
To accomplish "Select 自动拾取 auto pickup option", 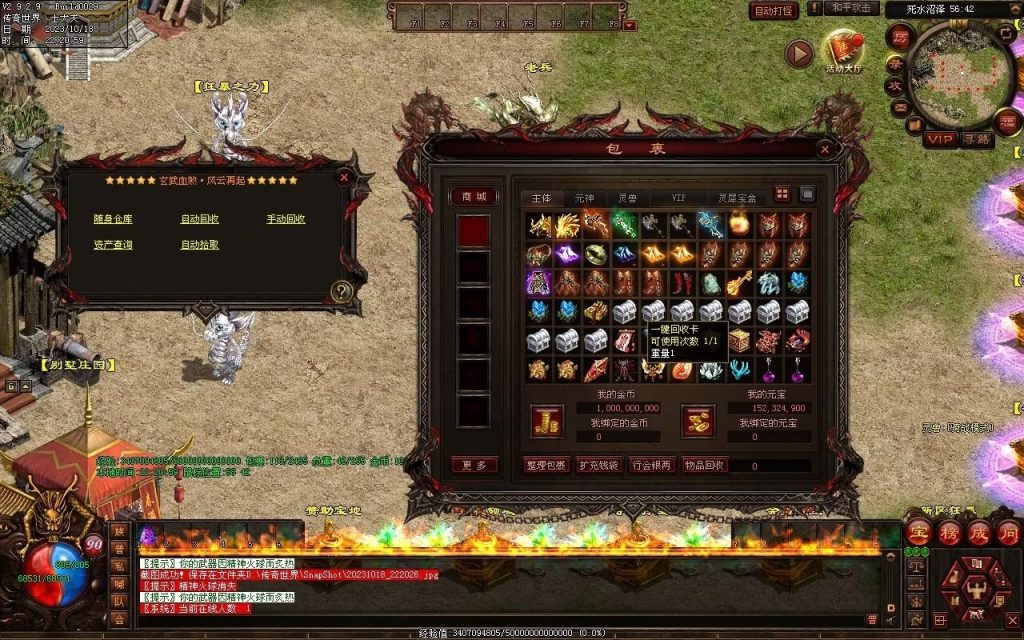I will pos(199,245).
